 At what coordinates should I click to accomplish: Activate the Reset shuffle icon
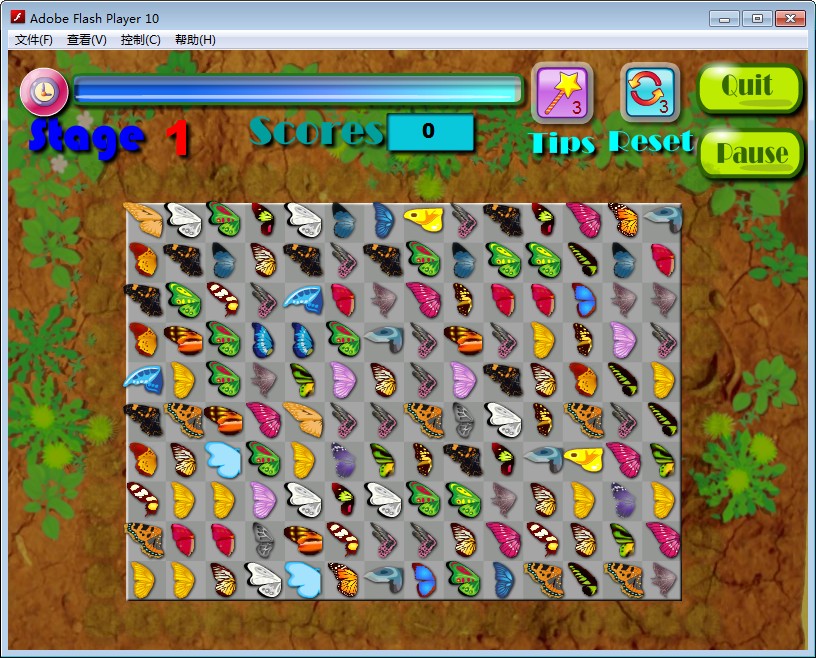tap(650, 93)
